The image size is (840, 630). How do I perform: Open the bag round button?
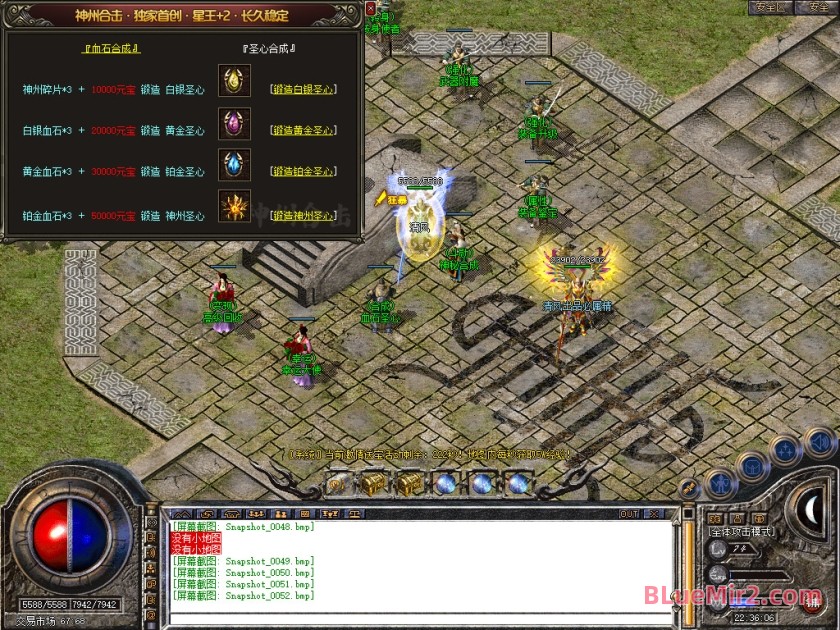(x=752, y=466)
